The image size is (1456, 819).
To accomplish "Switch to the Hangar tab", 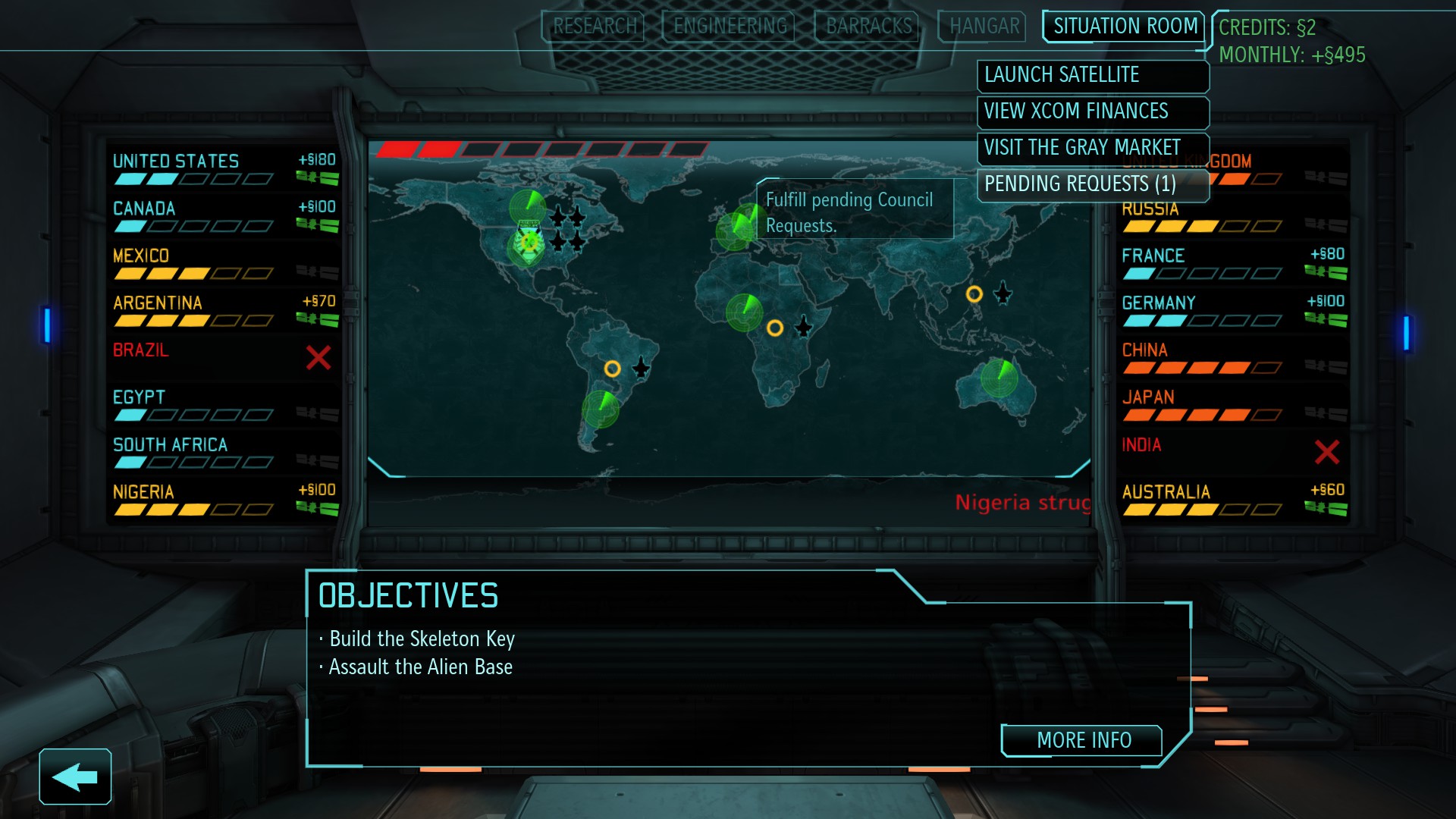I will click(981, 27).
